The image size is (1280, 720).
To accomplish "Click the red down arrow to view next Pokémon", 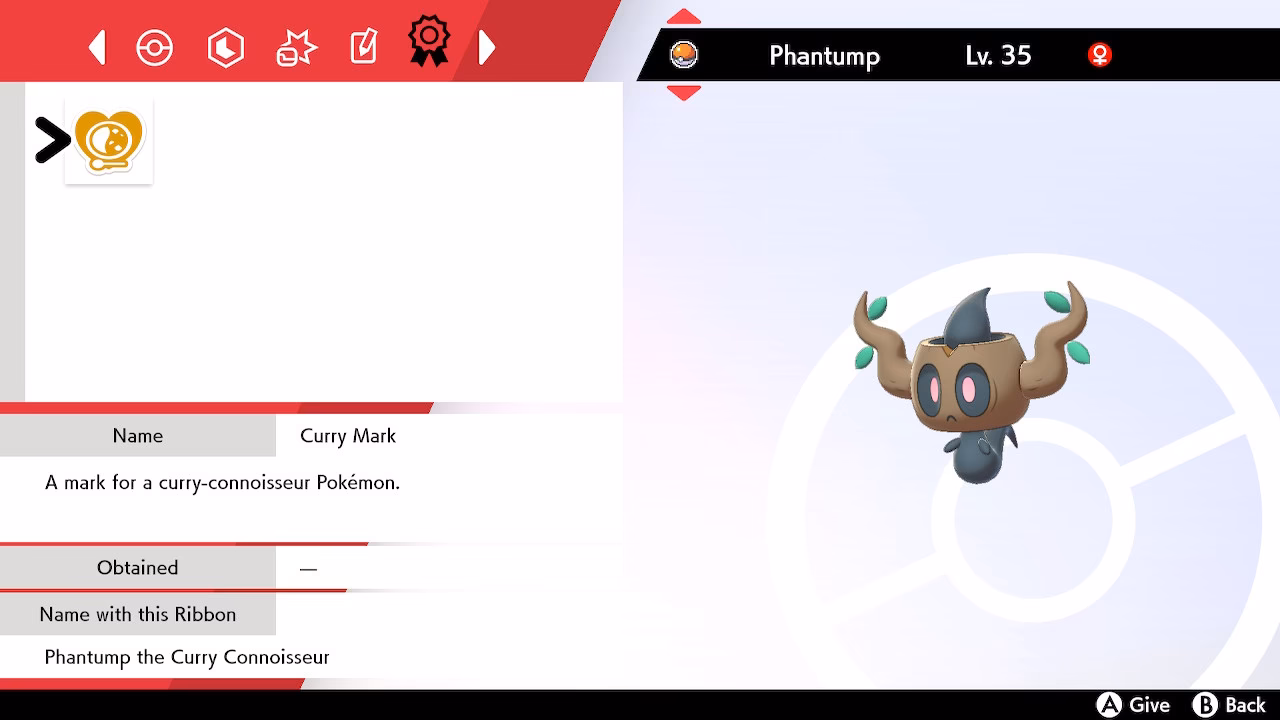I will pyautogui.click(x=684, y=93).
